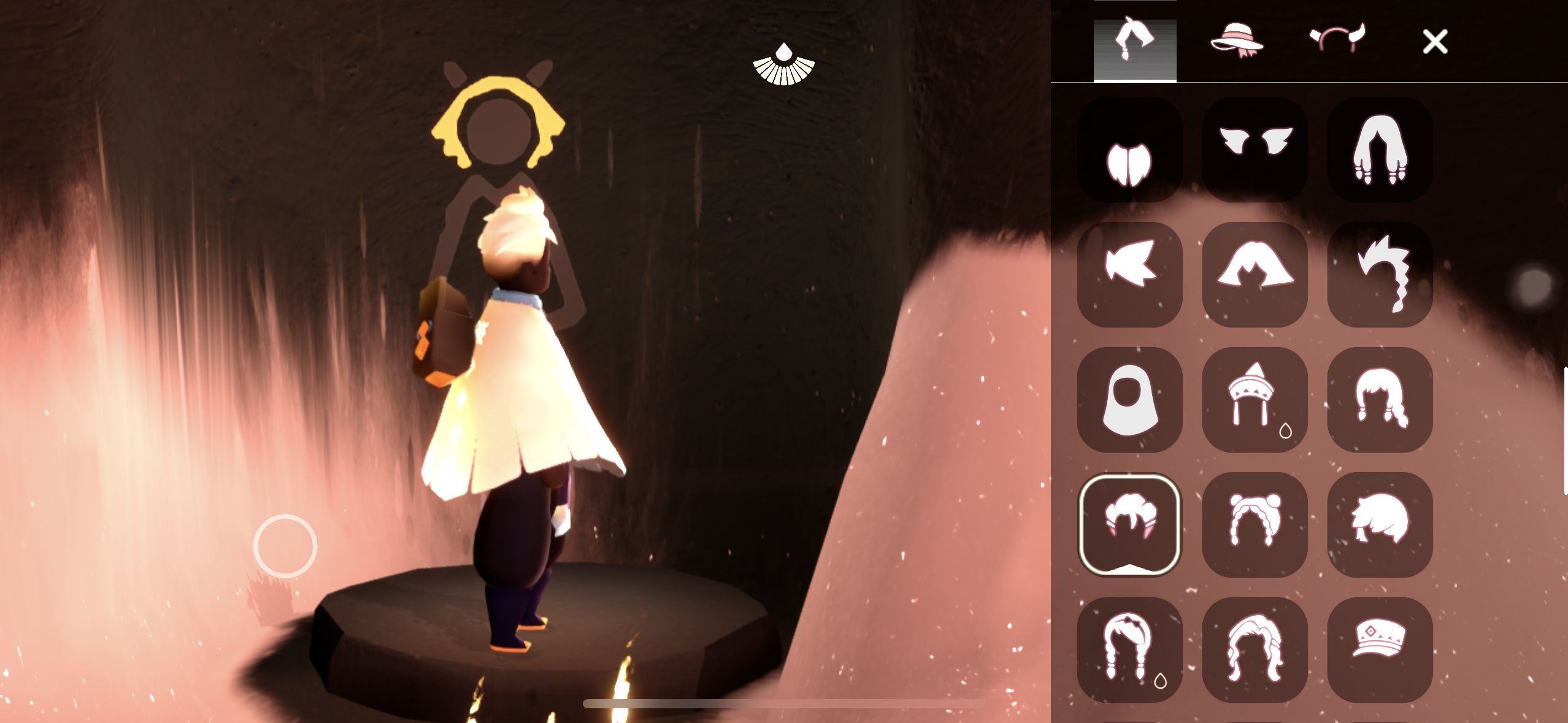This screenshot has width=1568, height=723.
Task: Choose the wing-shaped hair option
Action: click(1255, 150)
